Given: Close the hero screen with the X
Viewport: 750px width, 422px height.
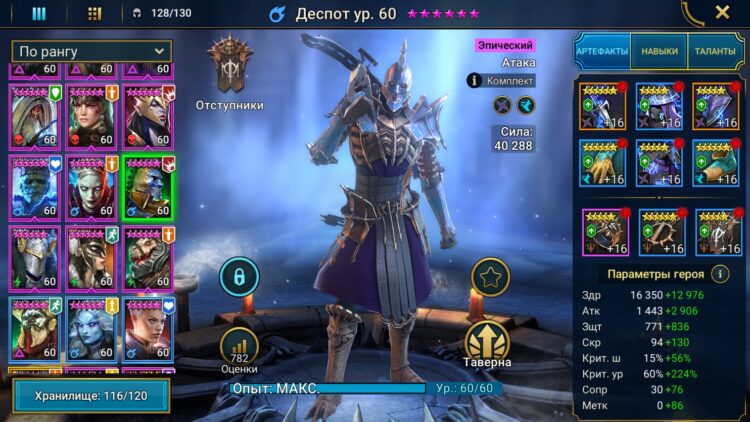Looking at the screenshot, I should (x=722, y=13).
